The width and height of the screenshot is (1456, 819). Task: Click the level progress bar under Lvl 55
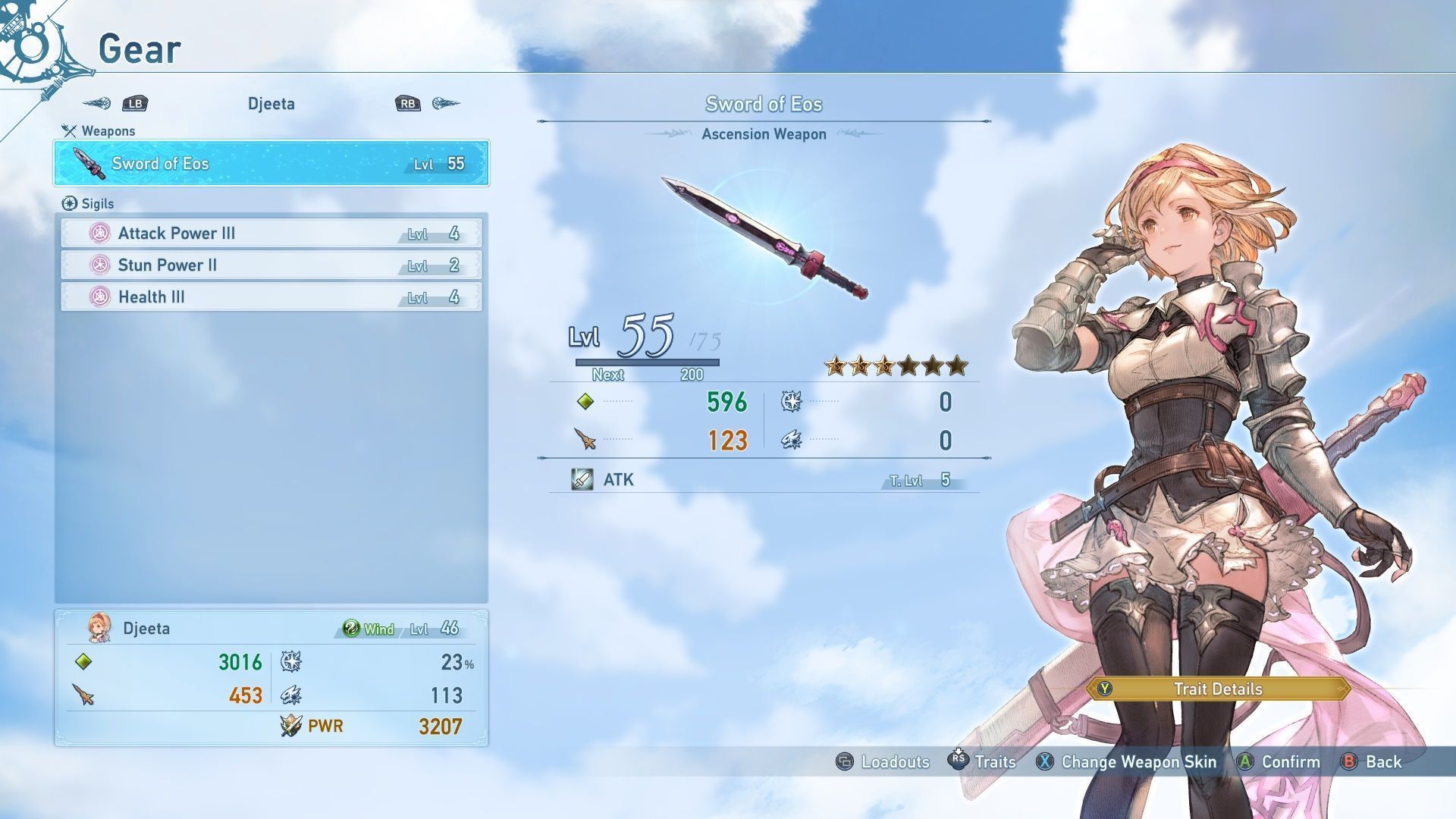648,362
